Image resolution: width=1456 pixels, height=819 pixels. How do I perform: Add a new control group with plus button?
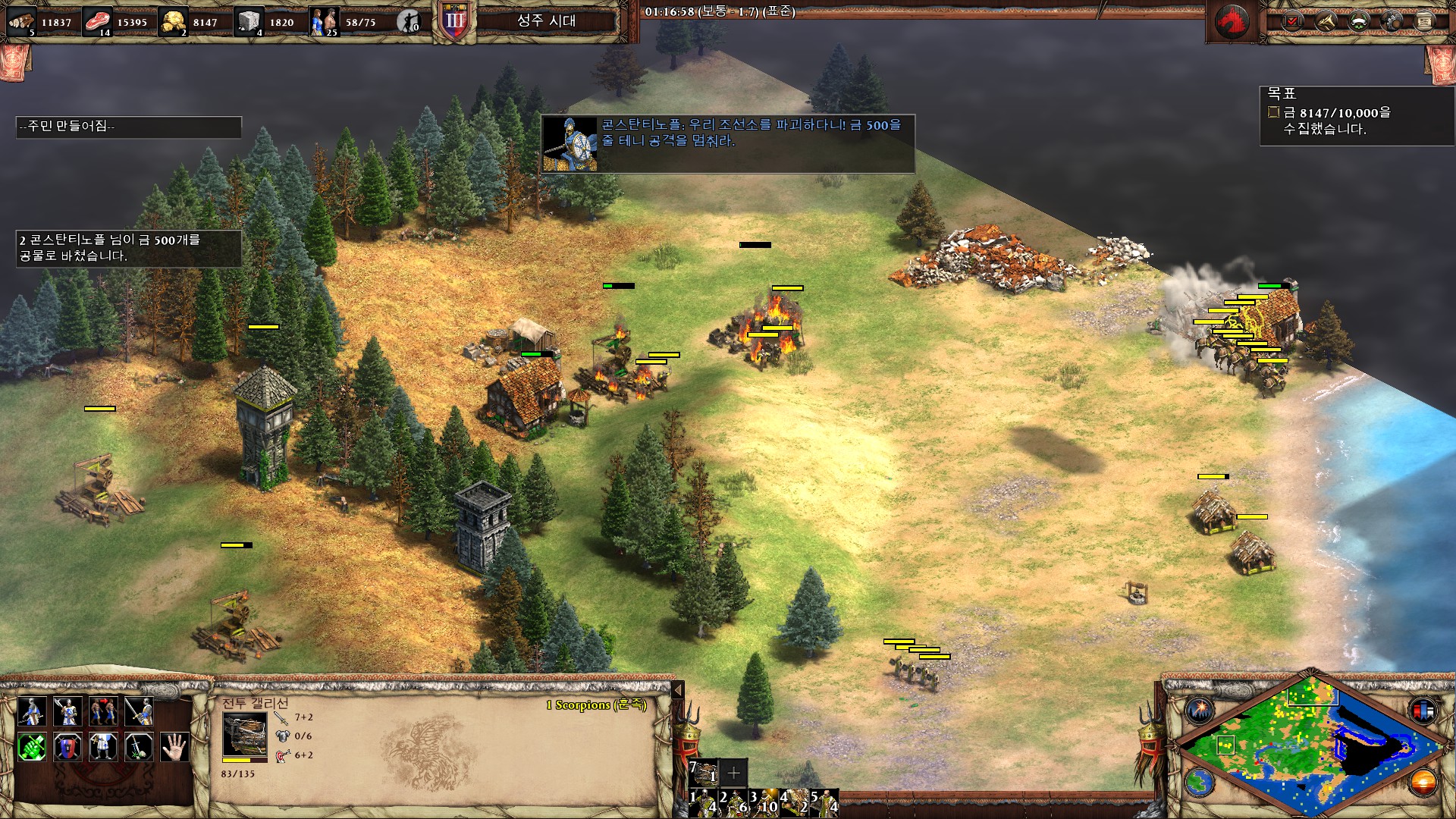(733, 773)
